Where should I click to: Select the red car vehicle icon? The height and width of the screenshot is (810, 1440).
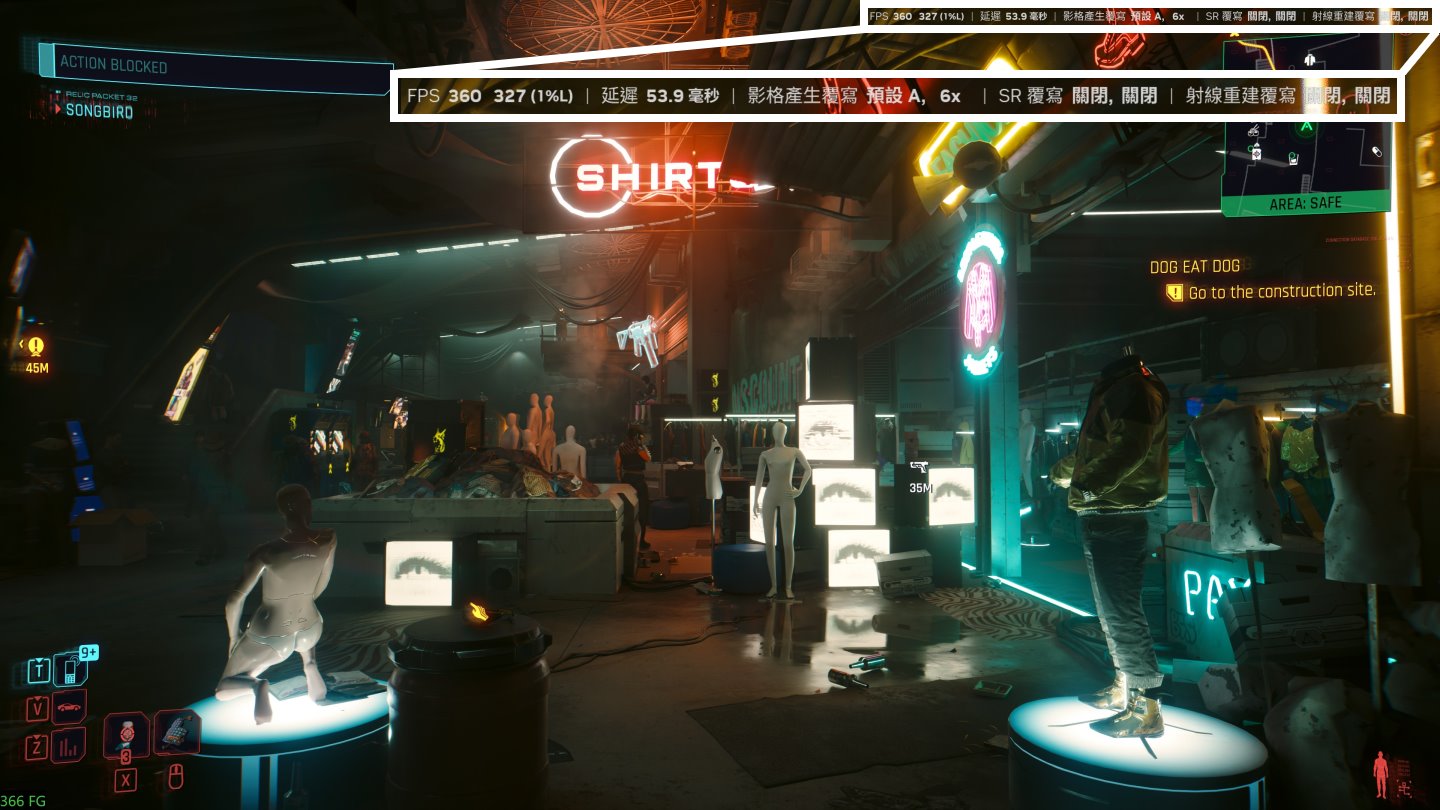pyautogui.click(x=69, y=707)
